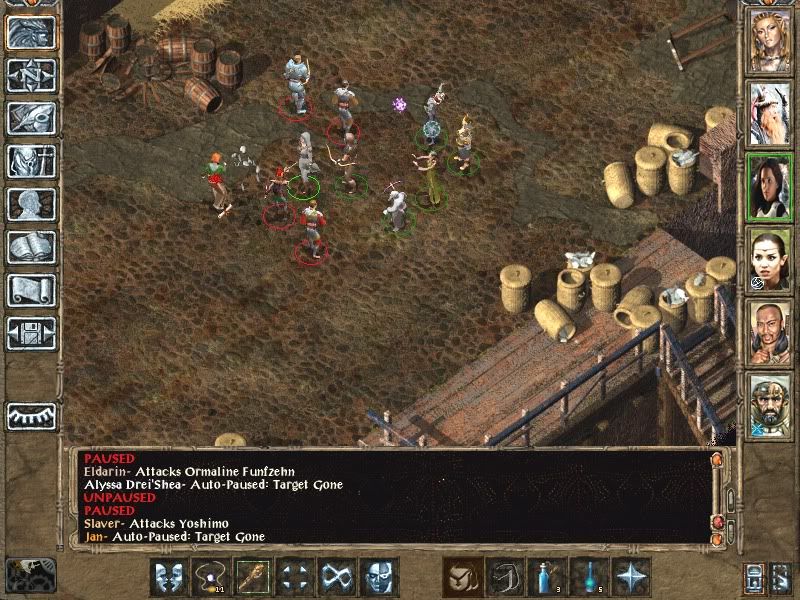This screenshot has height=600, width=800.
Task: Open the area map with compass button
Action: [x=31, y=75]
